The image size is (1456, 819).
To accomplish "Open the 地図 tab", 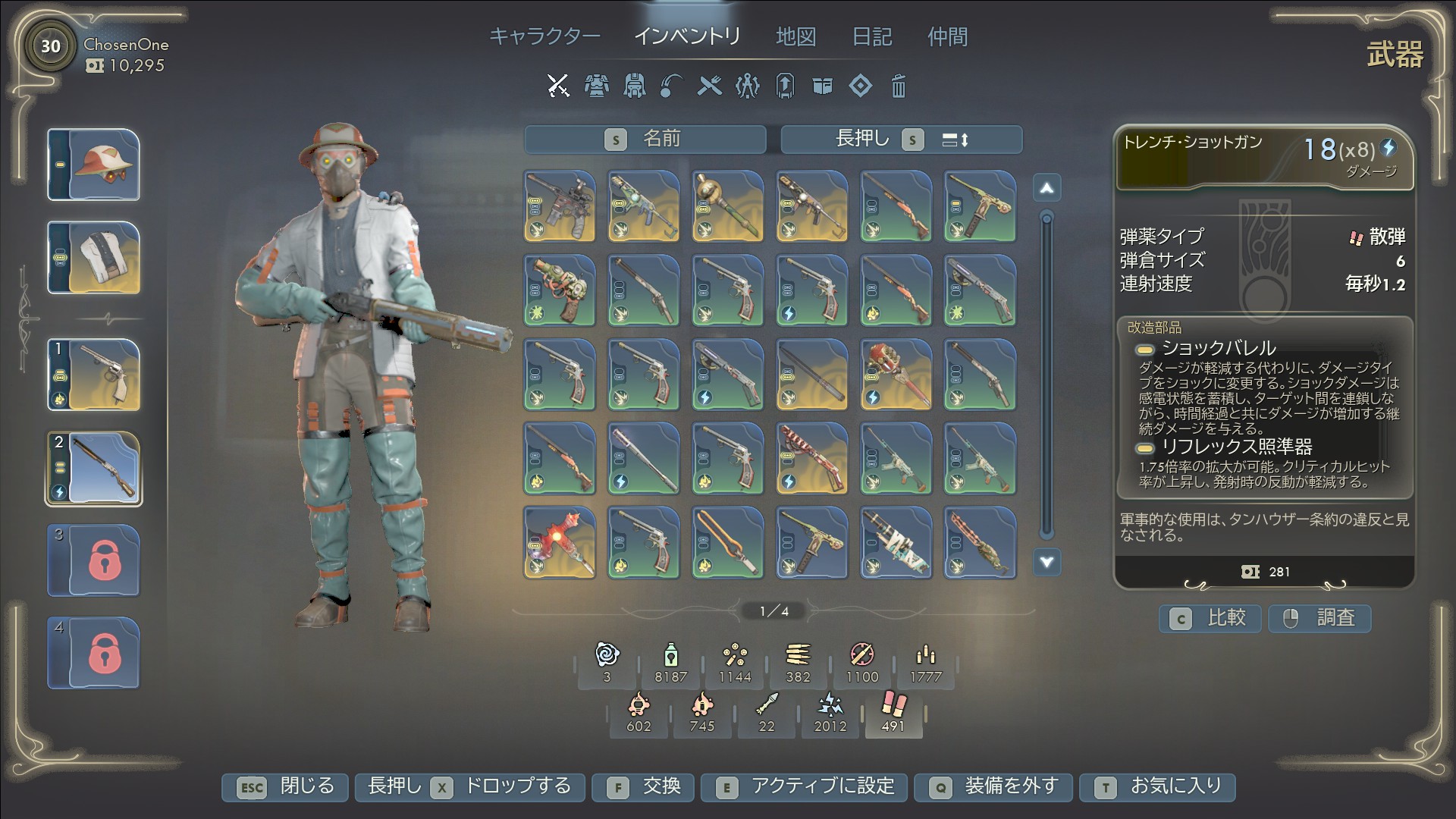I will [x=795, y=36].
